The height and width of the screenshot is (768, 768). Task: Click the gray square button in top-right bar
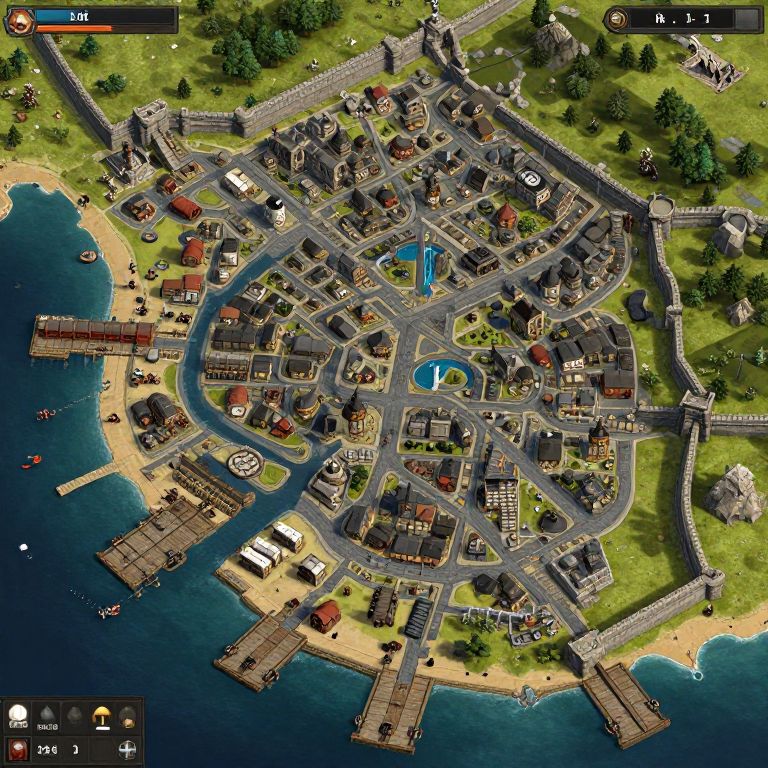click(746, 18)
